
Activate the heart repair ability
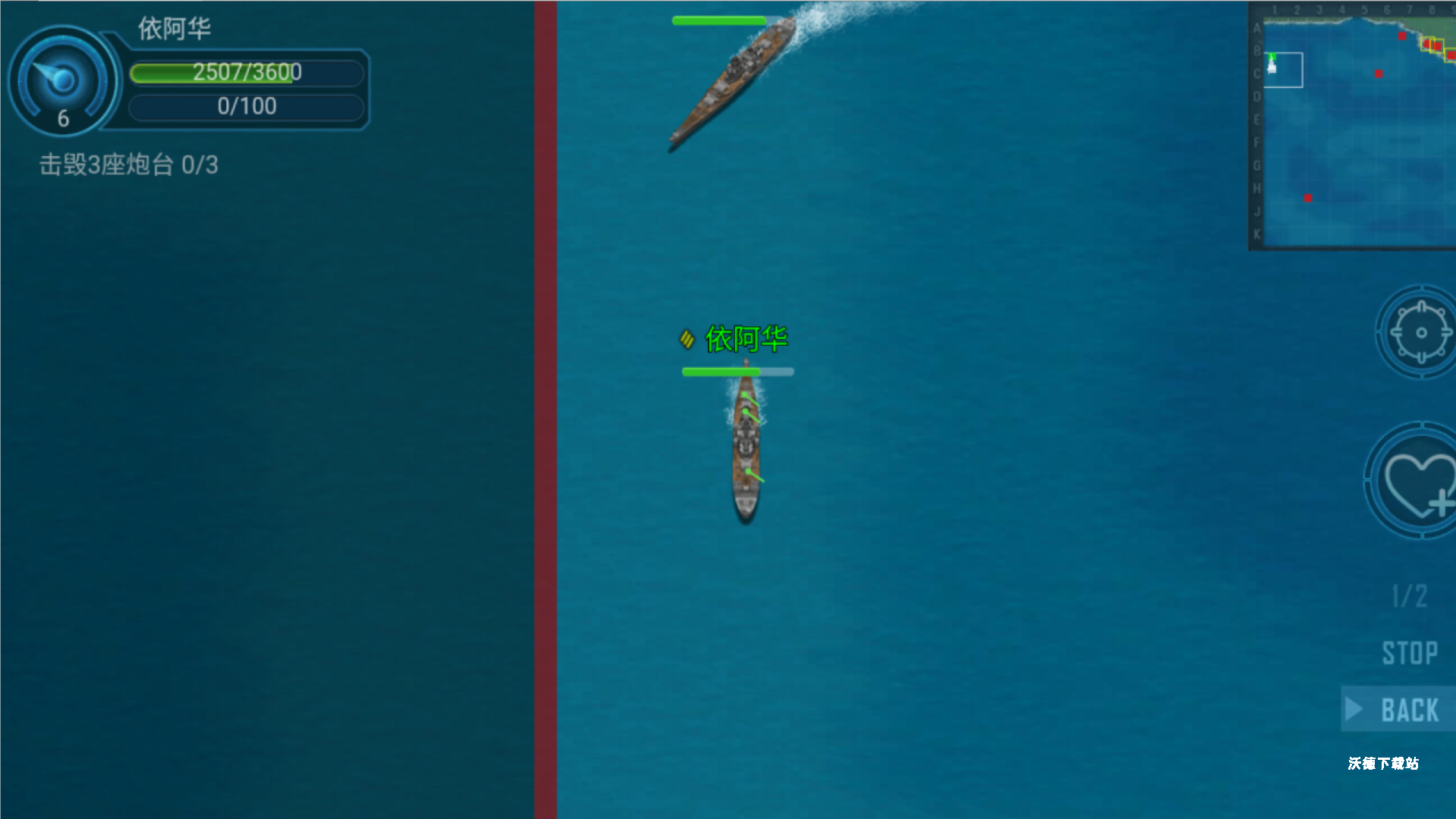click(1417, 482)
